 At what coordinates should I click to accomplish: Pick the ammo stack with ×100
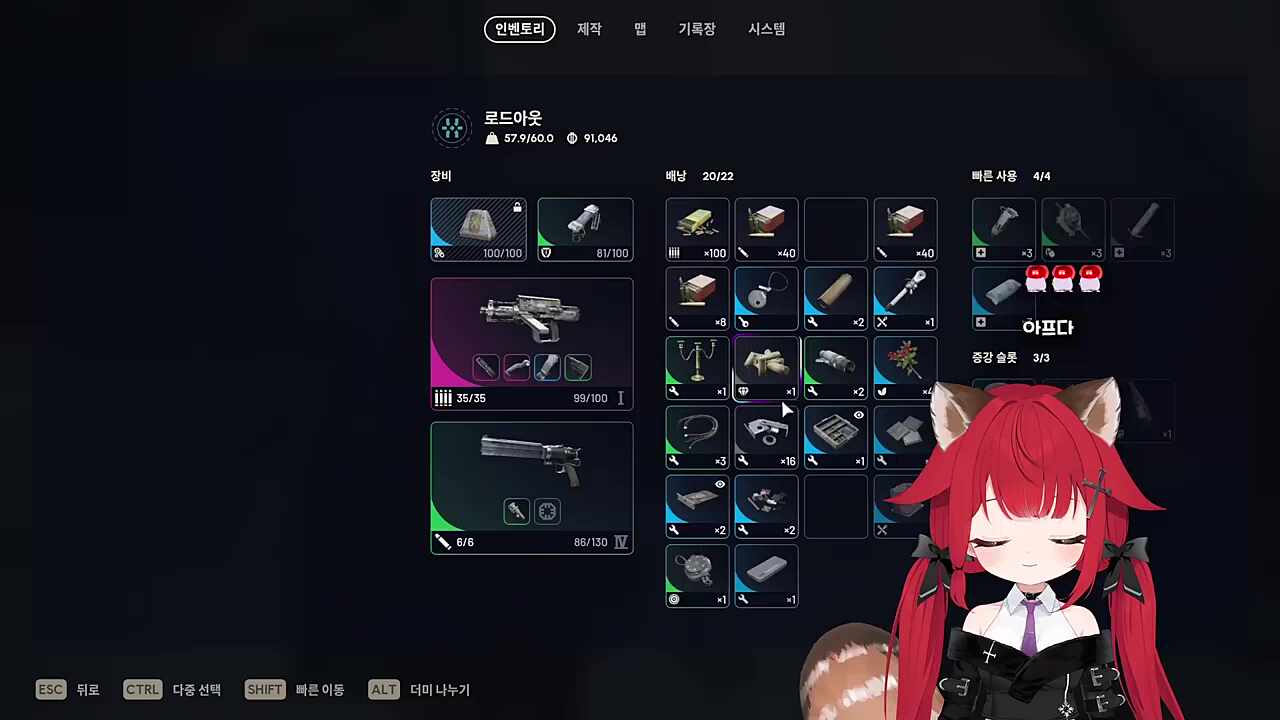(697, 229)
